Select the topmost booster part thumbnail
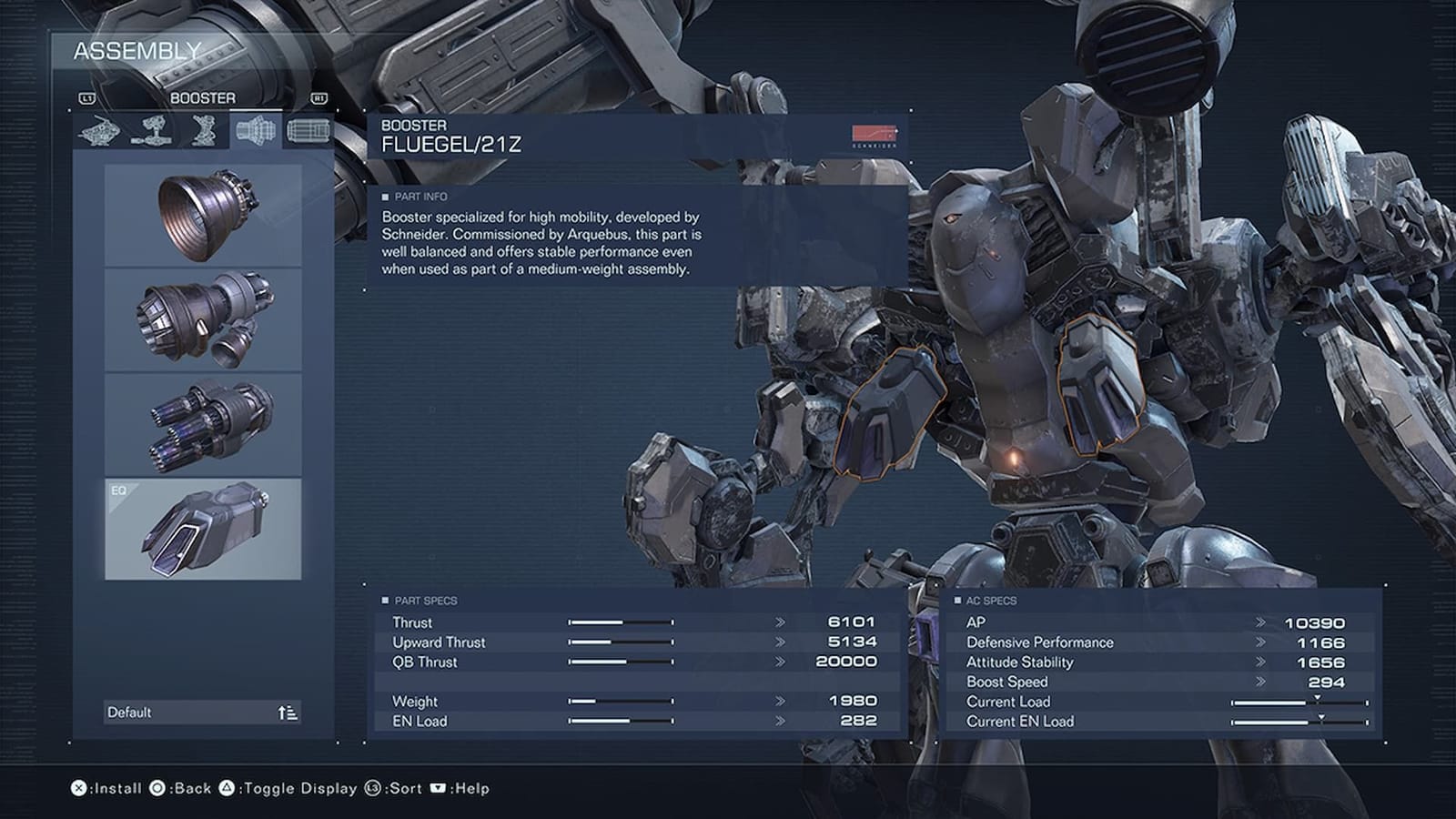This screenshot has width=1456, height=819. 202,214
